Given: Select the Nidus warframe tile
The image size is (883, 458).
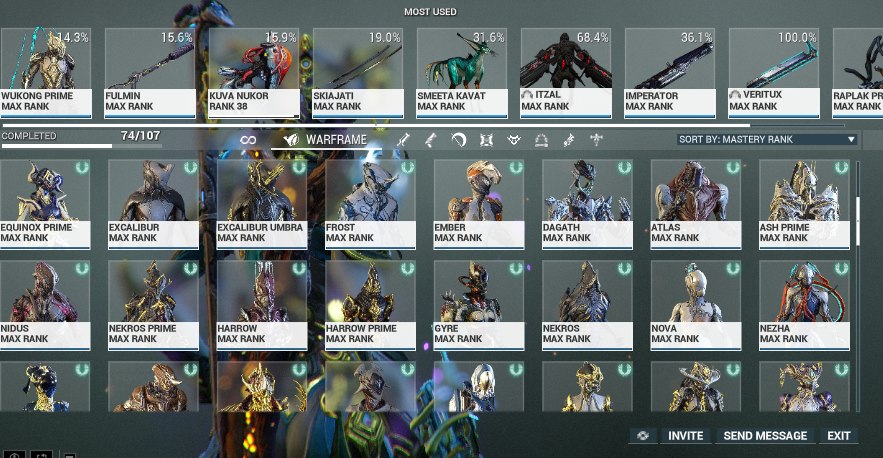Looking at the screenshot, I should tap(45, 302).
